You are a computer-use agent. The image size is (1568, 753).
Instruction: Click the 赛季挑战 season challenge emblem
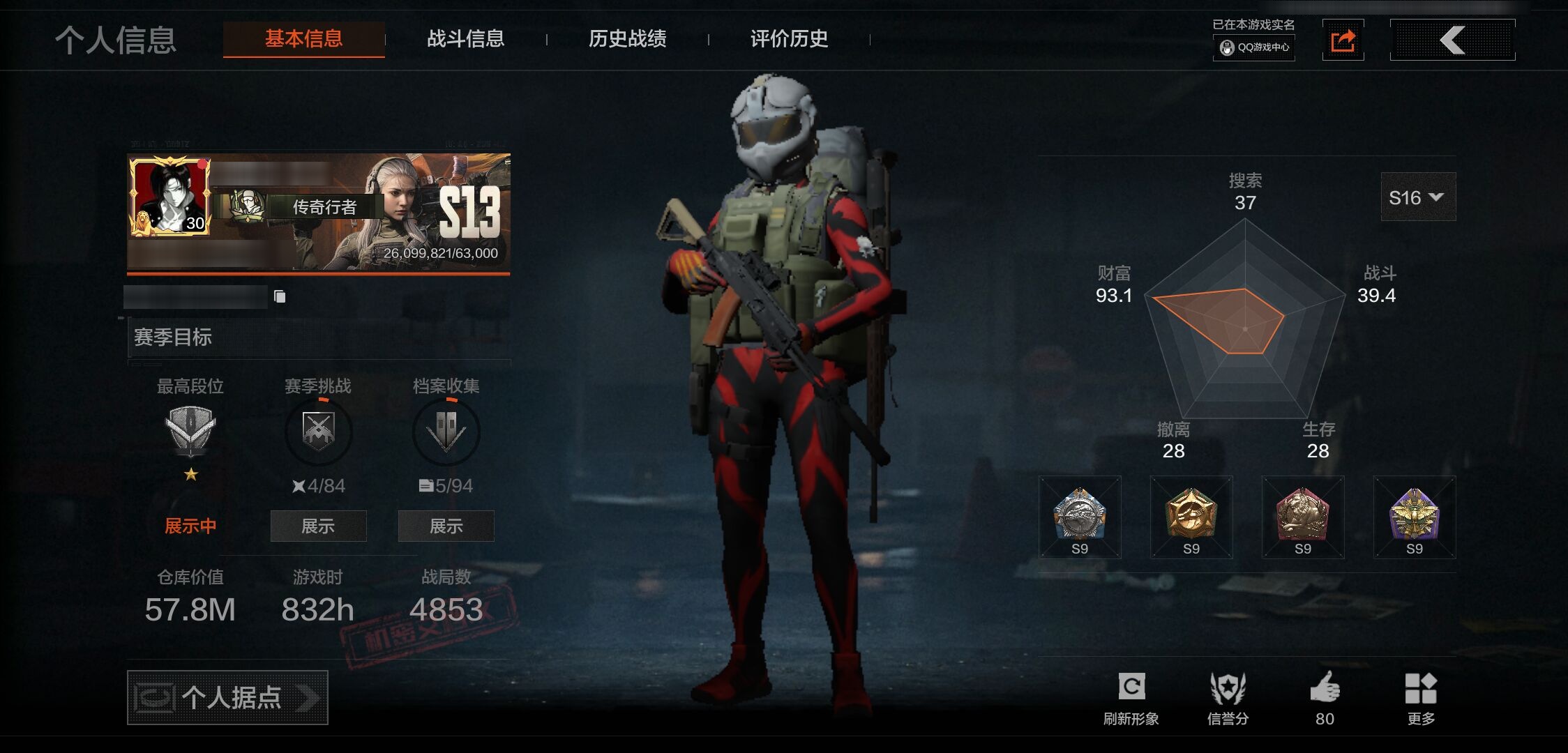pyautogui.click(x=317, y=432)
